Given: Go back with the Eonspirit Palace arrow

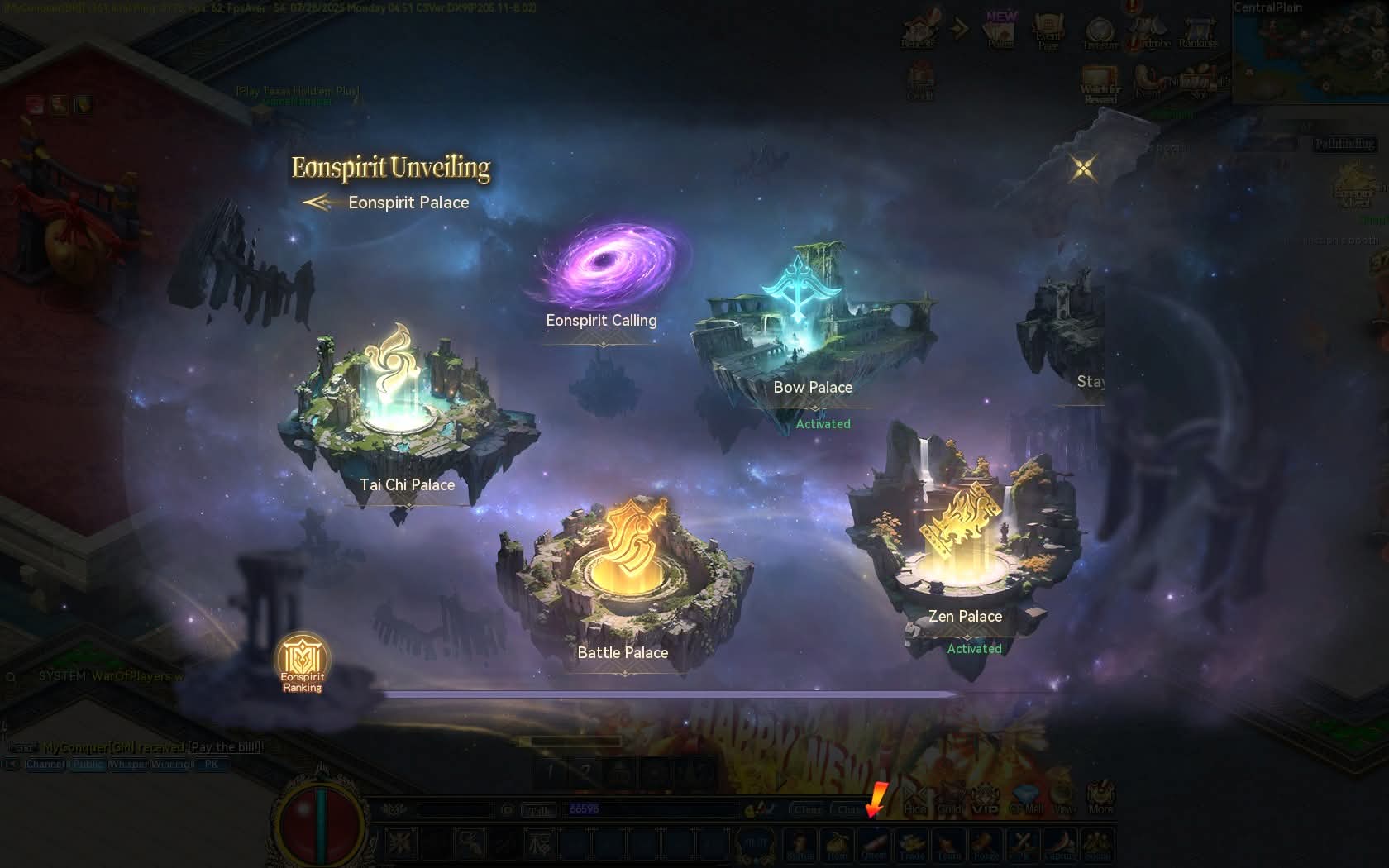Looking at the screenshot, I should (317, 203).
